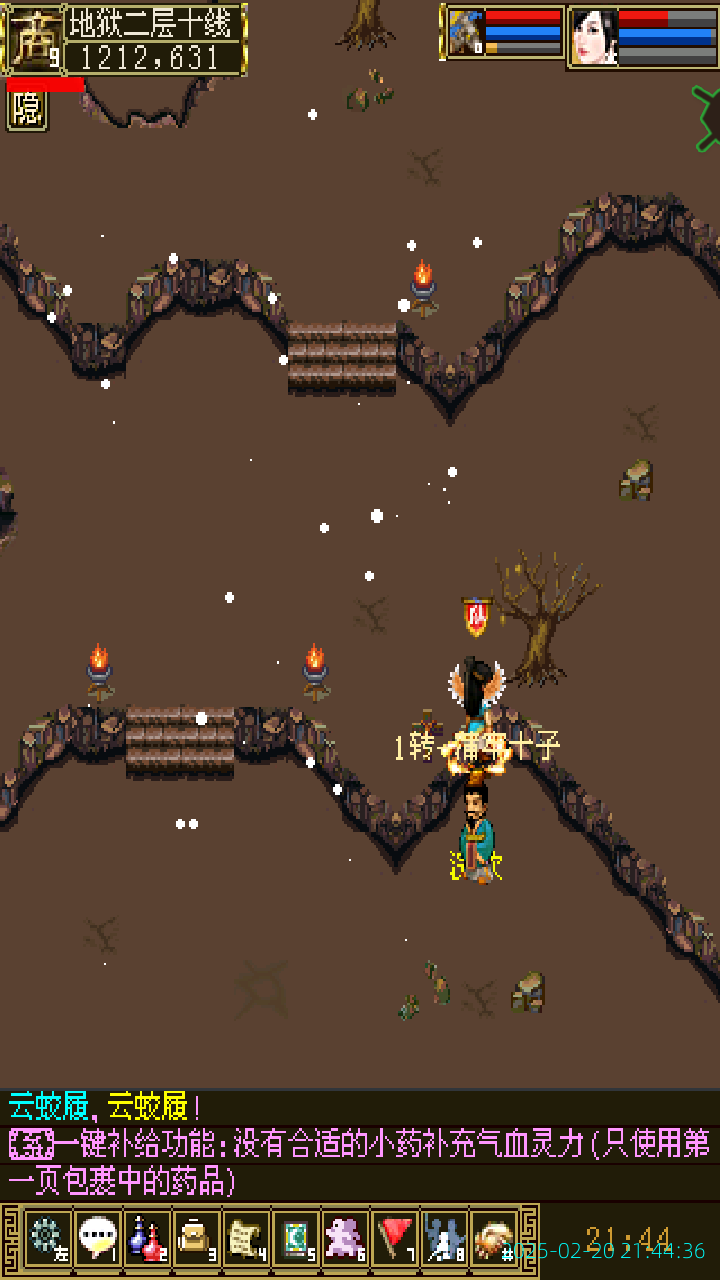Open the chat log message area
The width and height of the screenshot is (720, 1280).
[x=360, y=1145]
